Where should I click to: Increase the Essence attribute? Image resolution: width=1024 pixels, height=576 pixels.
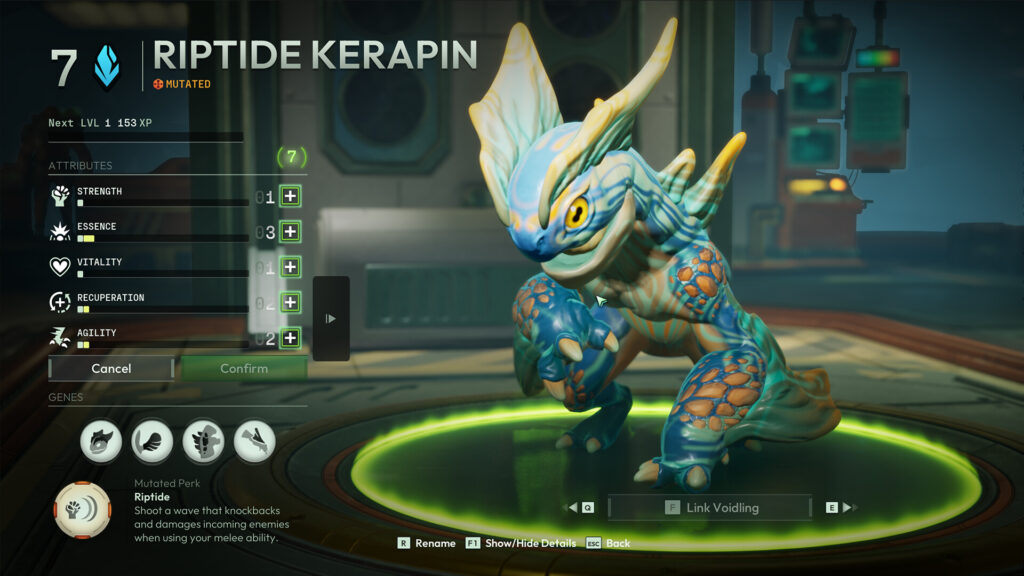(290, 232)
